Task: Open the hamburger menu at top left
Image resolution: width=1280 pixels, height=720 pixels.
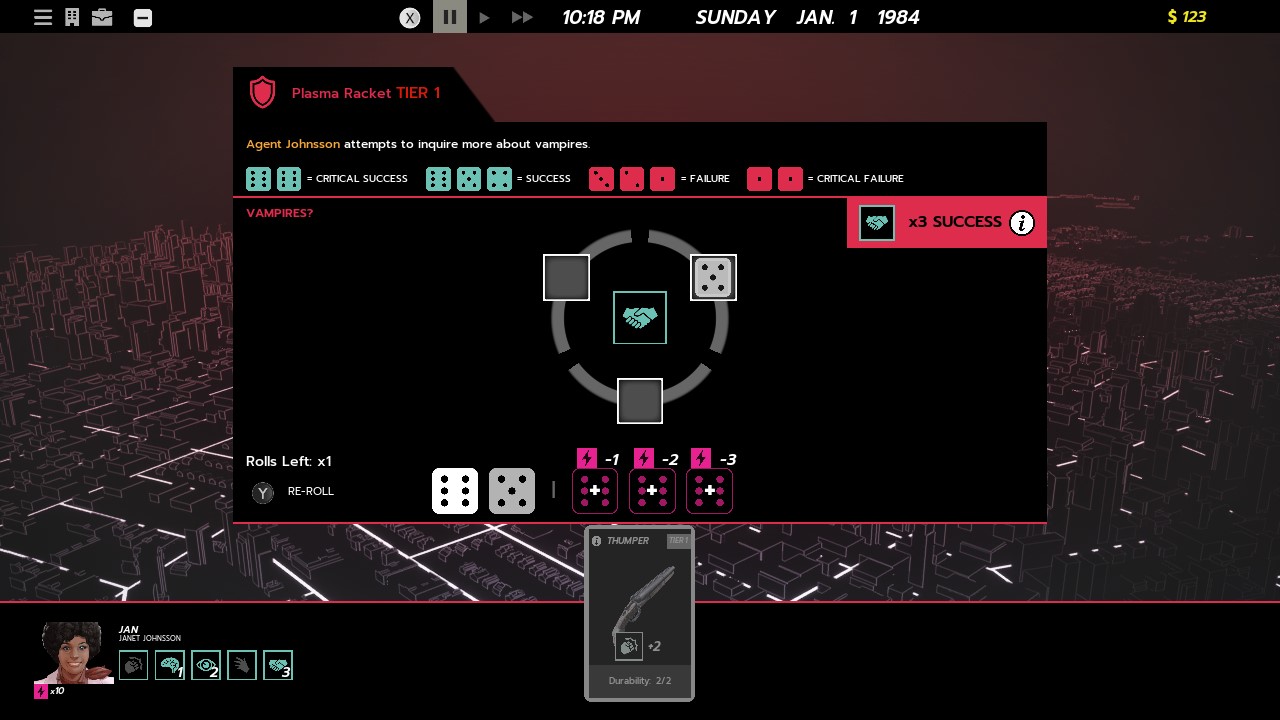Action: (42, 17)
